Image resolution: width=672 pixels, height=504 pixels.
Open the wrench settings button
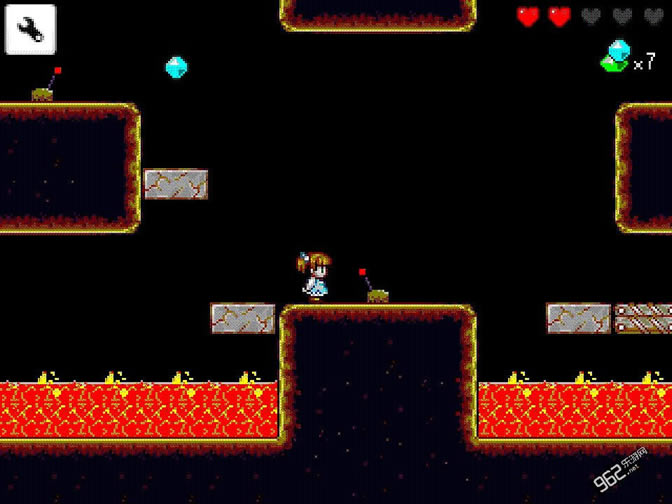pyautogui.click(x=31, y=31)
